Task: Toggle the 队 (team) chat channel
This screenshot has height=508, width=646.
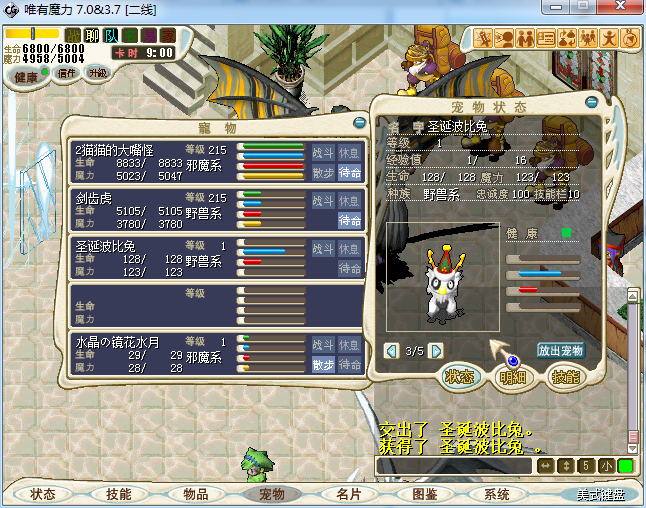Action: [113, 35]
